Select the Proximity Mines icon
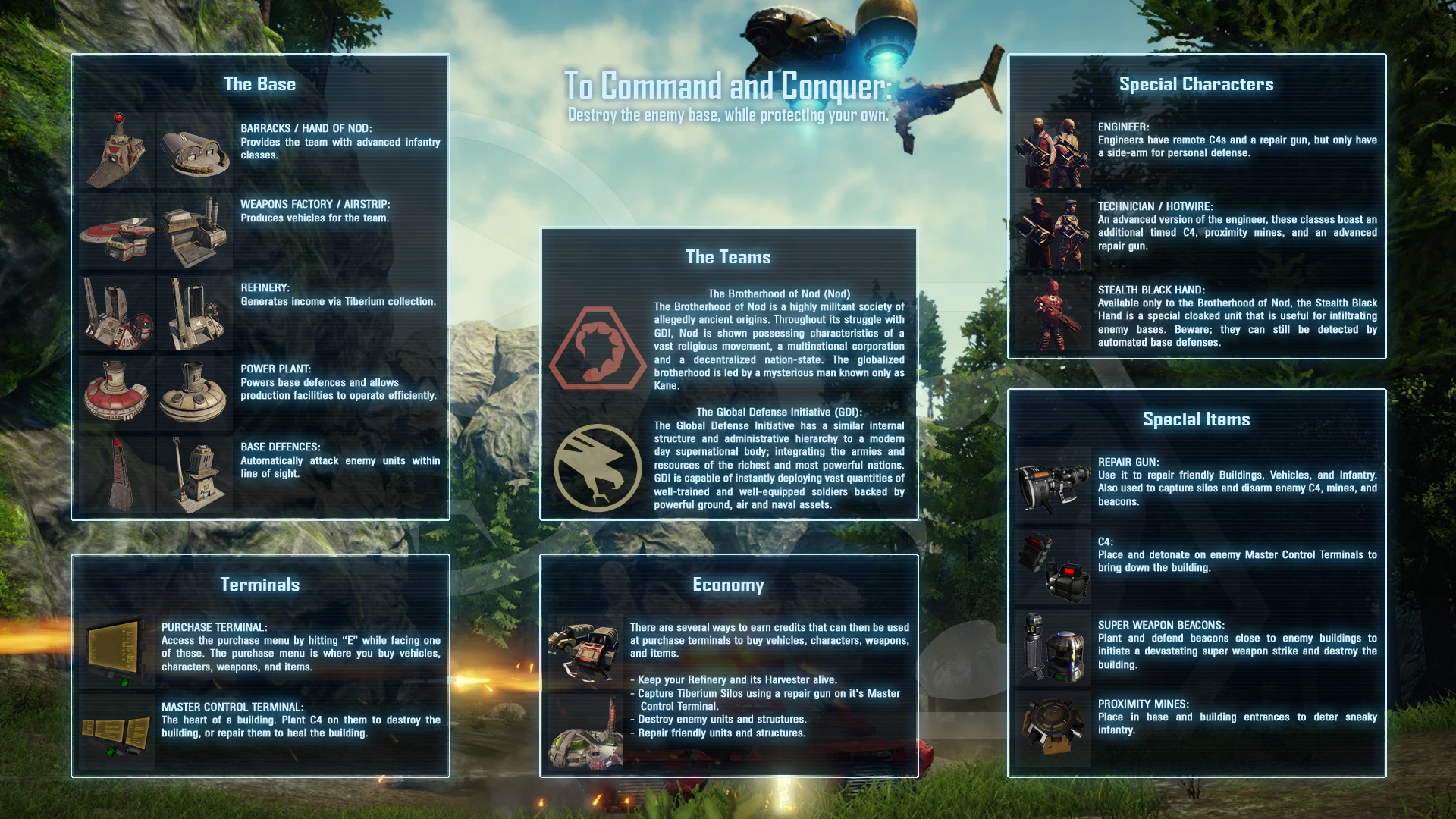 [x=1054, y=724]
